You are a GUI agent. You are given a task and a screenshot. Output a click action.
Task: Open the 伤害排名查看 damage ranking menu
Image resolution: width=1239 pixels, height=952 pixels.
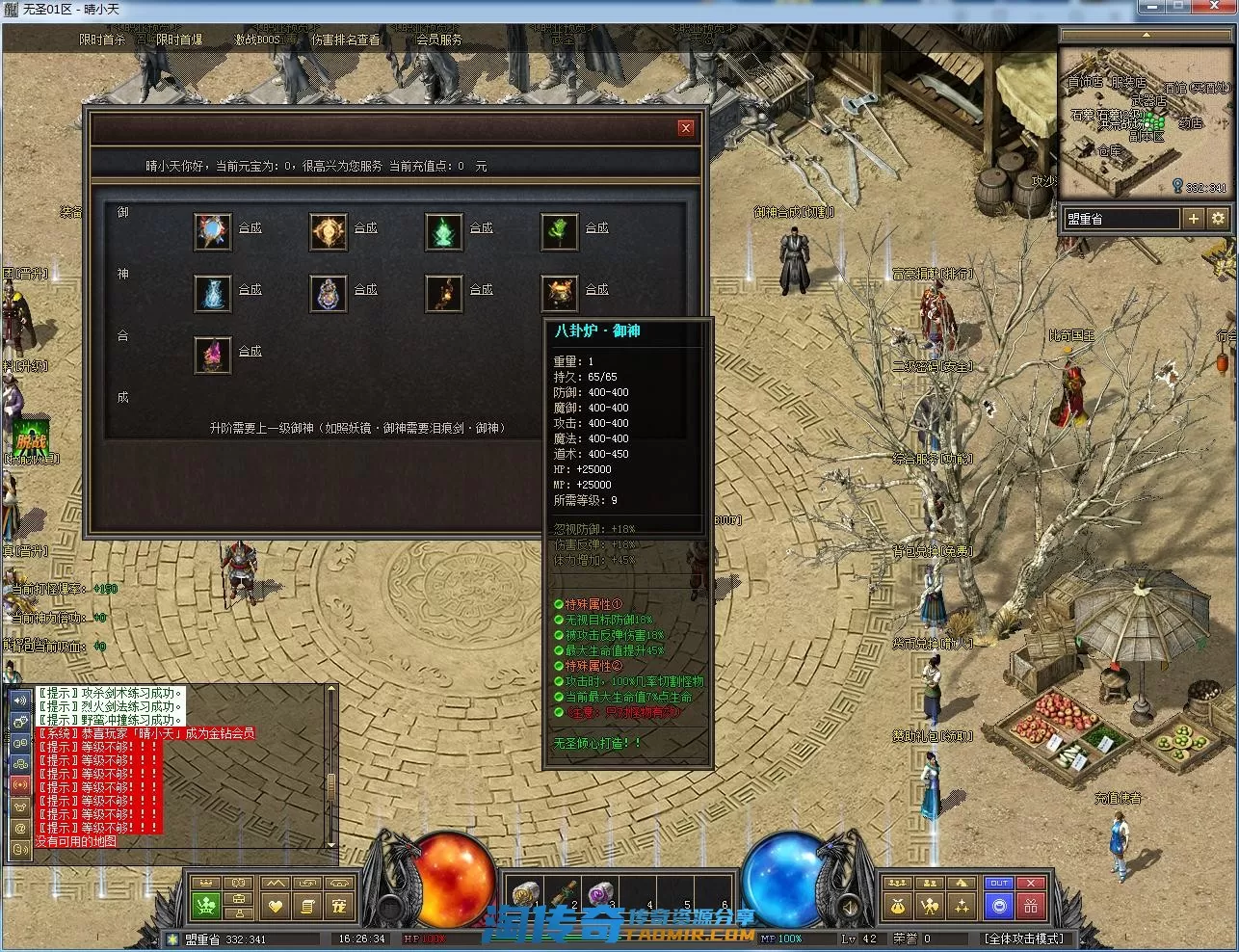coord(345,40)
